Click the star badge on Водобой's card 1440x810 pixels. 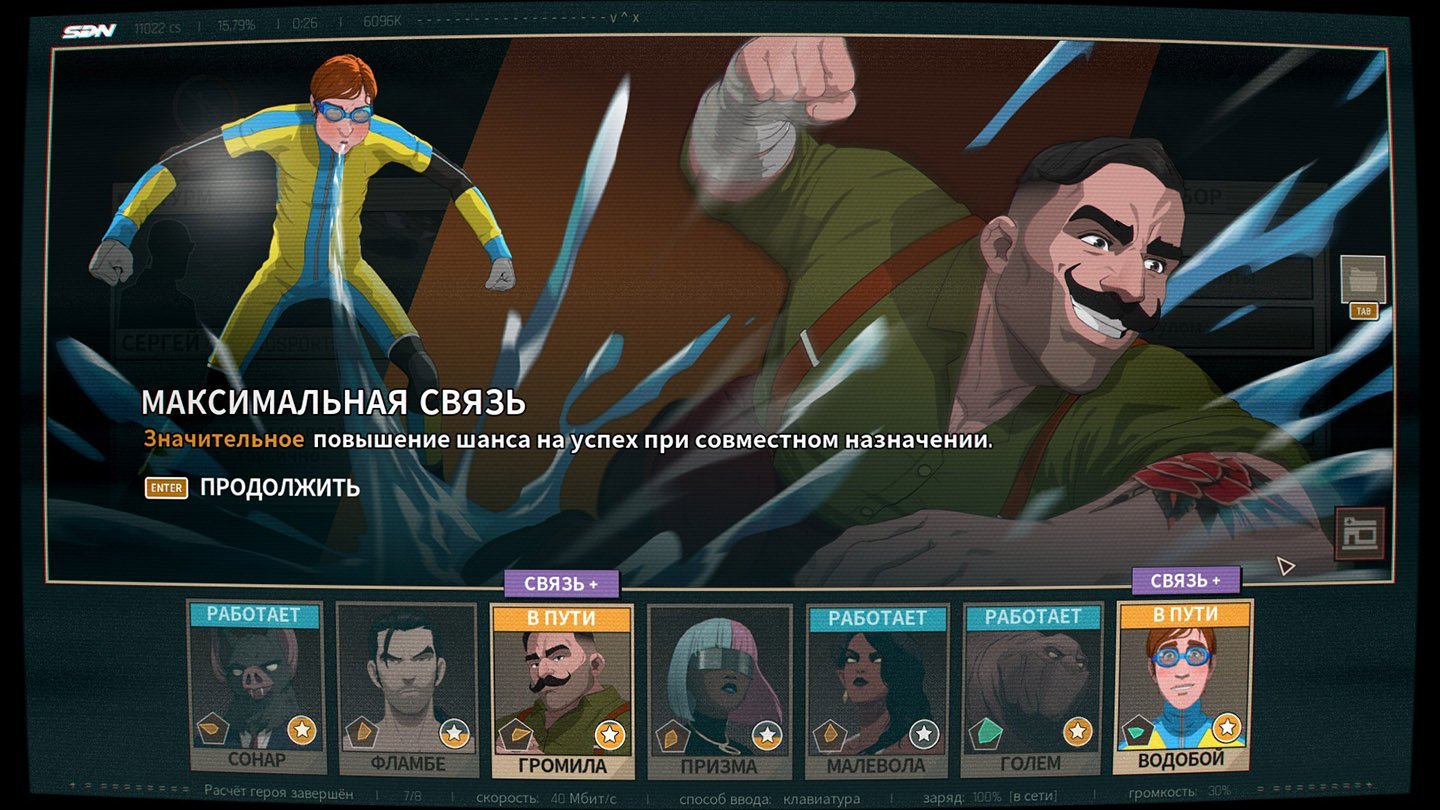pos(1225,726)
